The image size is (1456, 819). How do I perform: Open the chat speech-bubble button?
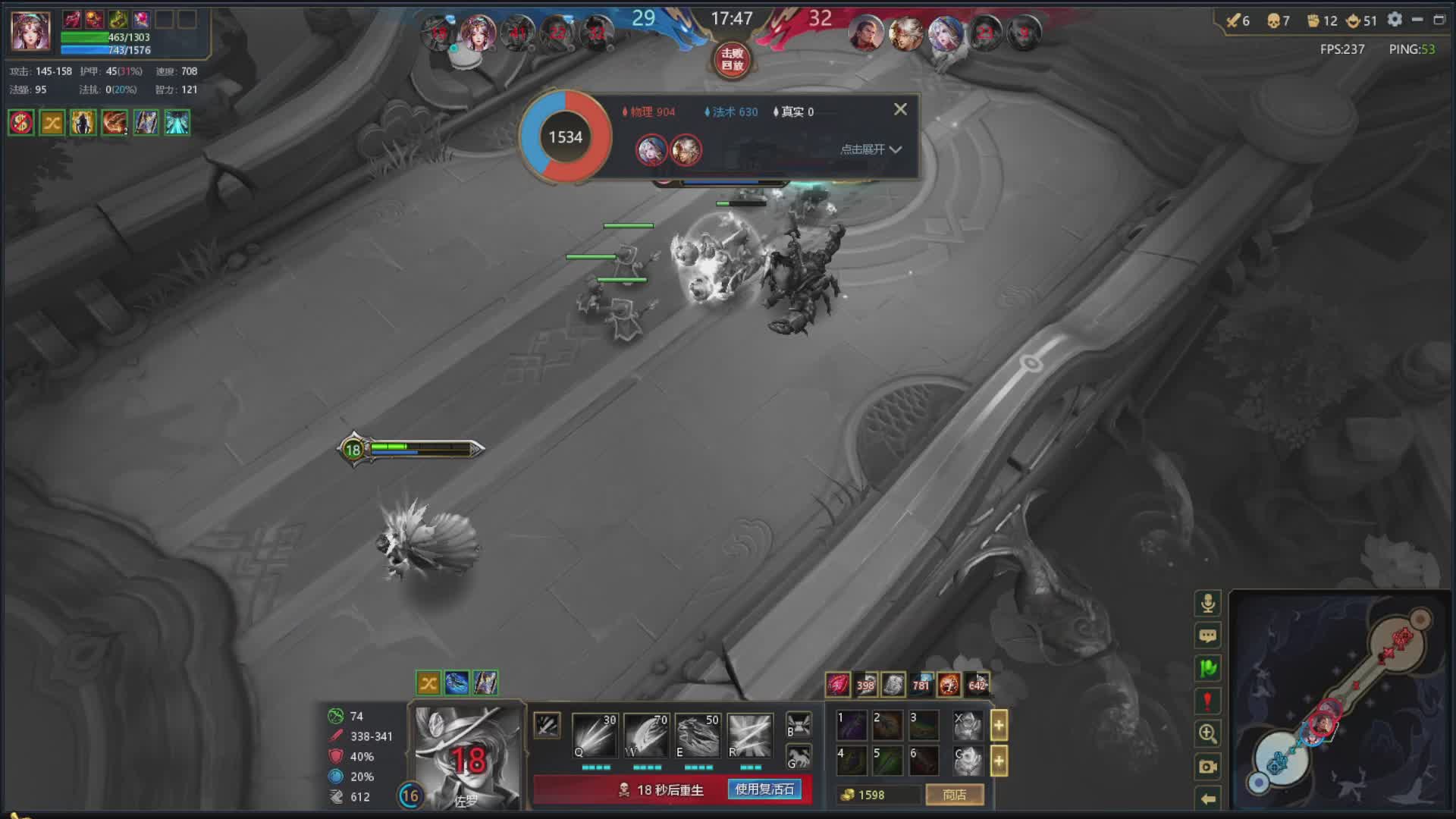coord(1208,635)
